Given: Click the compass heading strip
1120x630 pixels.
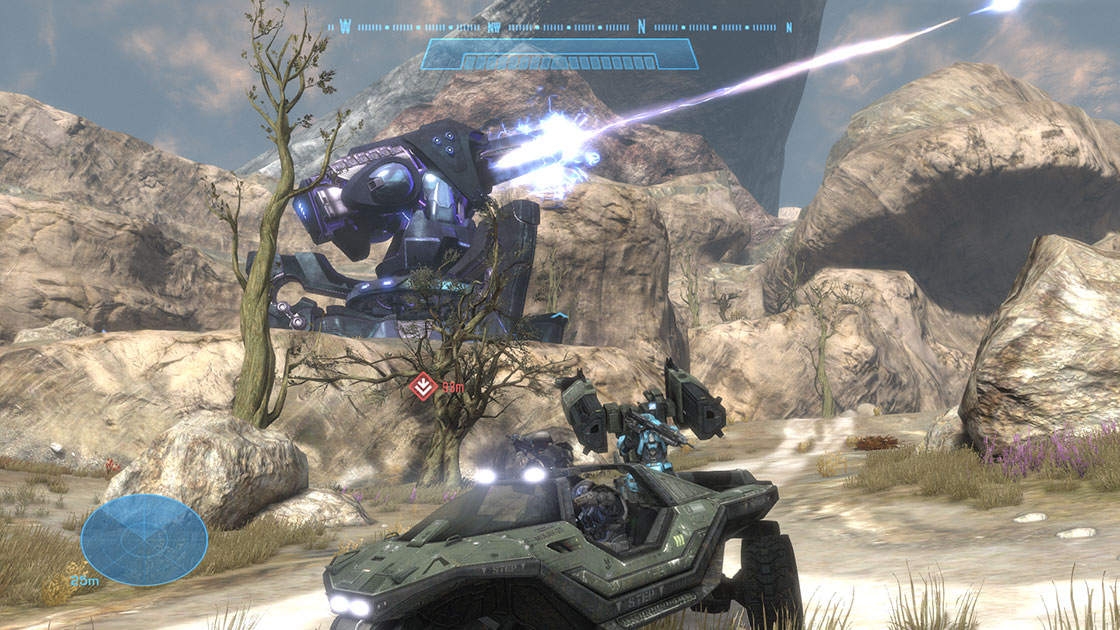Looking at the screenshot, I should pos(560,27).
